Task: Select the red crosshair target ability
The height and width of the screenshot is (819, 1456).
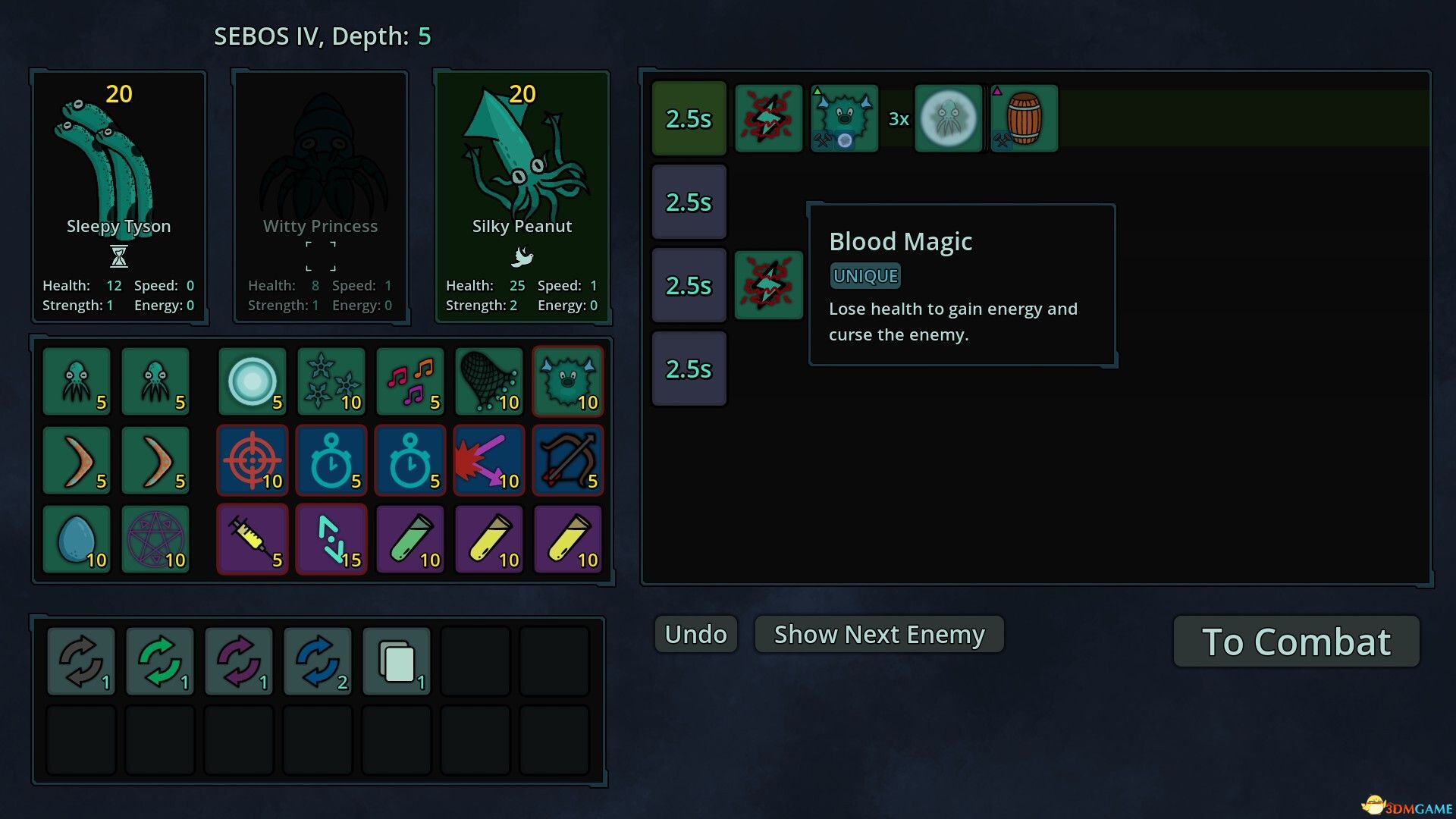Action: [253, 460]
